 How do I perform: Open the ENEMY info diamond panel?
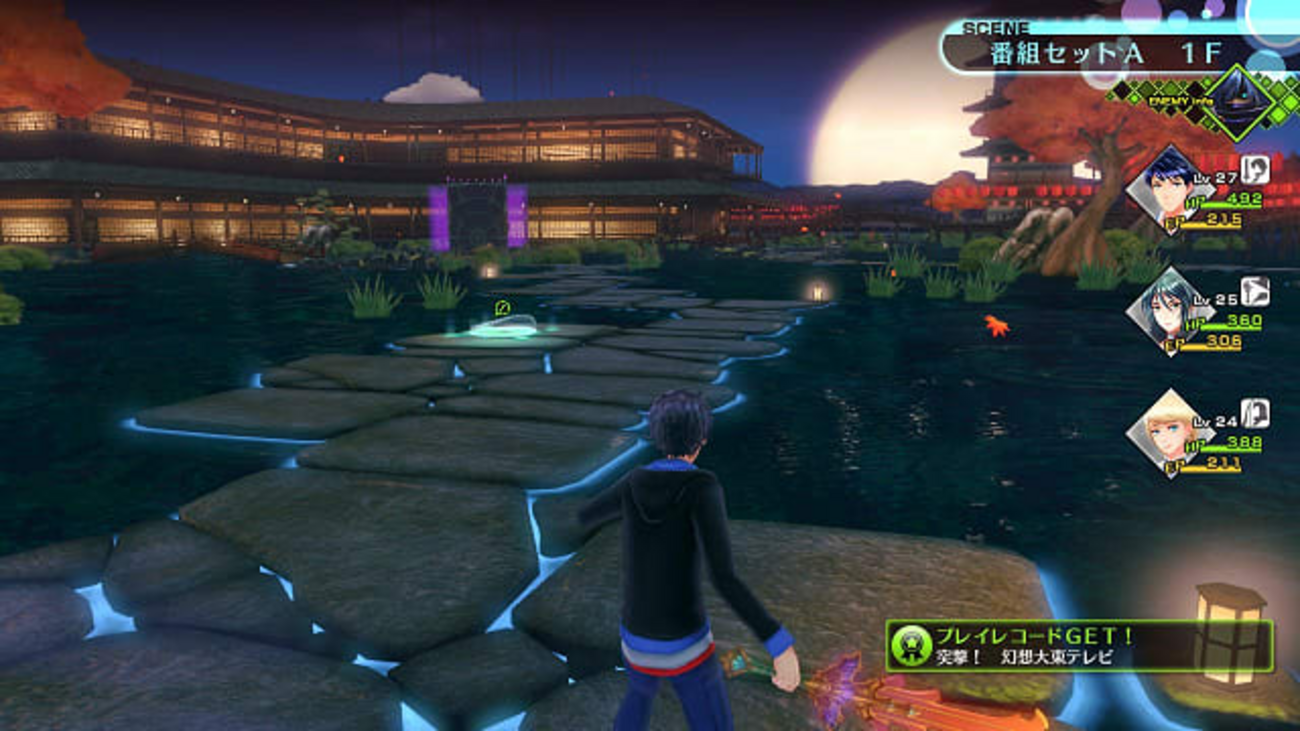1238,102
